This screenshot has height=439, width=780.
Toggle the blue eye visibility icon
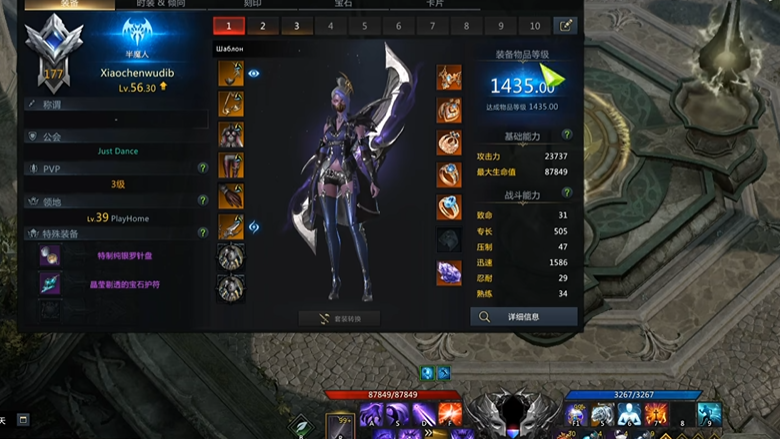254,73
